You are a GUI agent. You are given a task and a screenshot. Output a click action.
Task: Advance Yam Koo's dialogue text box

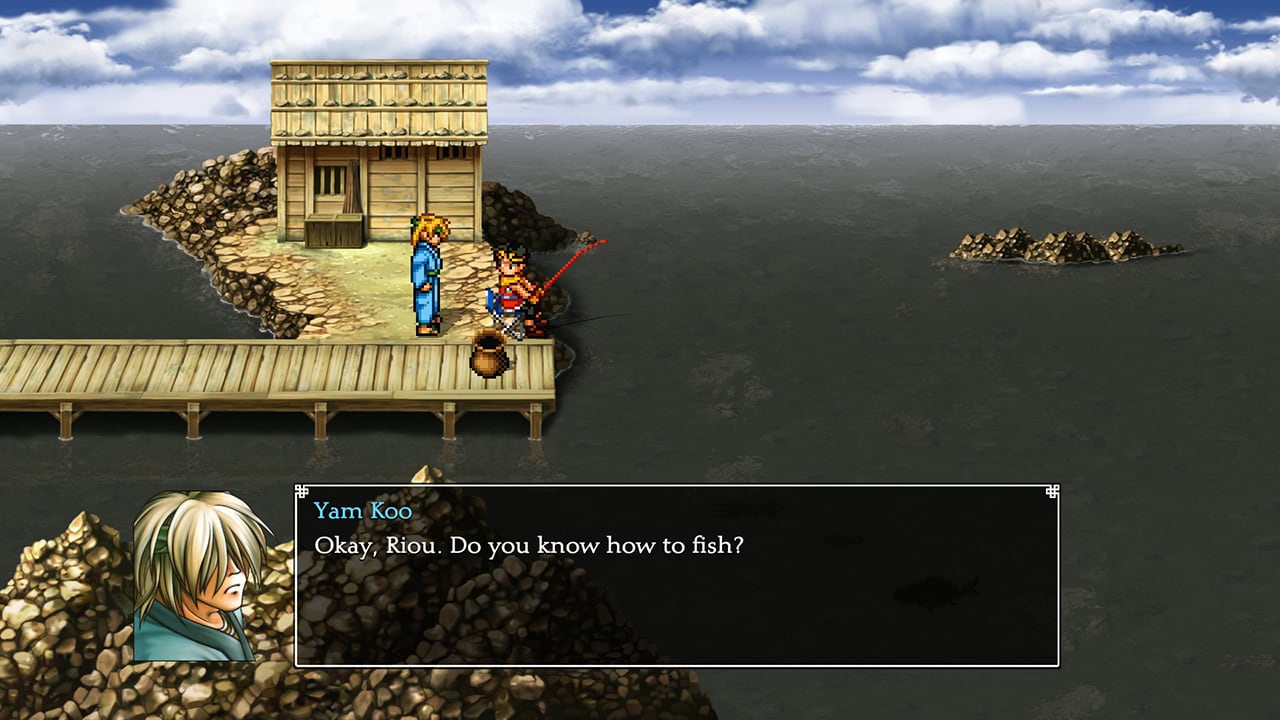(676, 575)
